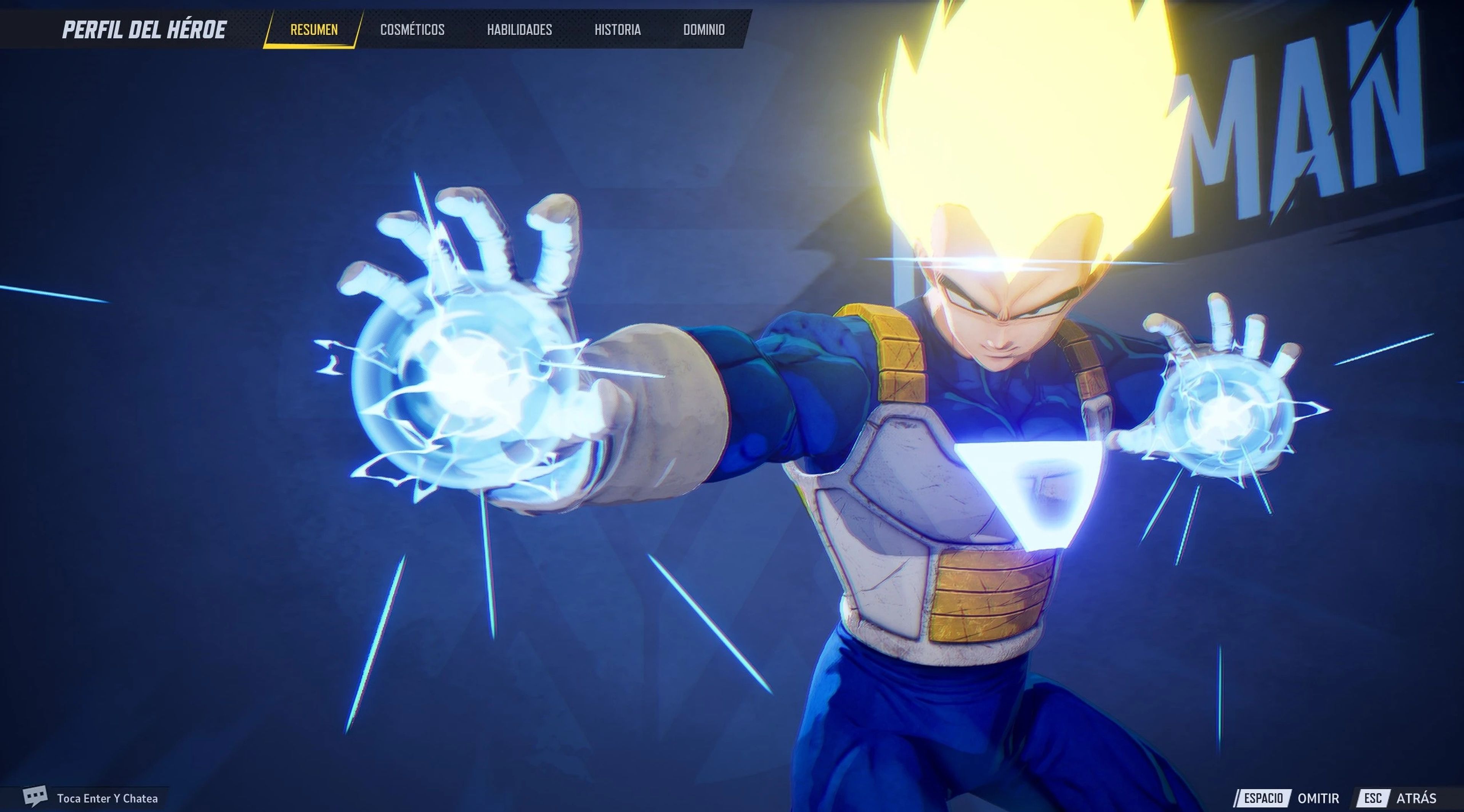This screenshot has height=812, width=1464.
Task: Open the Habilidades tab
Action: click(x=520, y=30)
